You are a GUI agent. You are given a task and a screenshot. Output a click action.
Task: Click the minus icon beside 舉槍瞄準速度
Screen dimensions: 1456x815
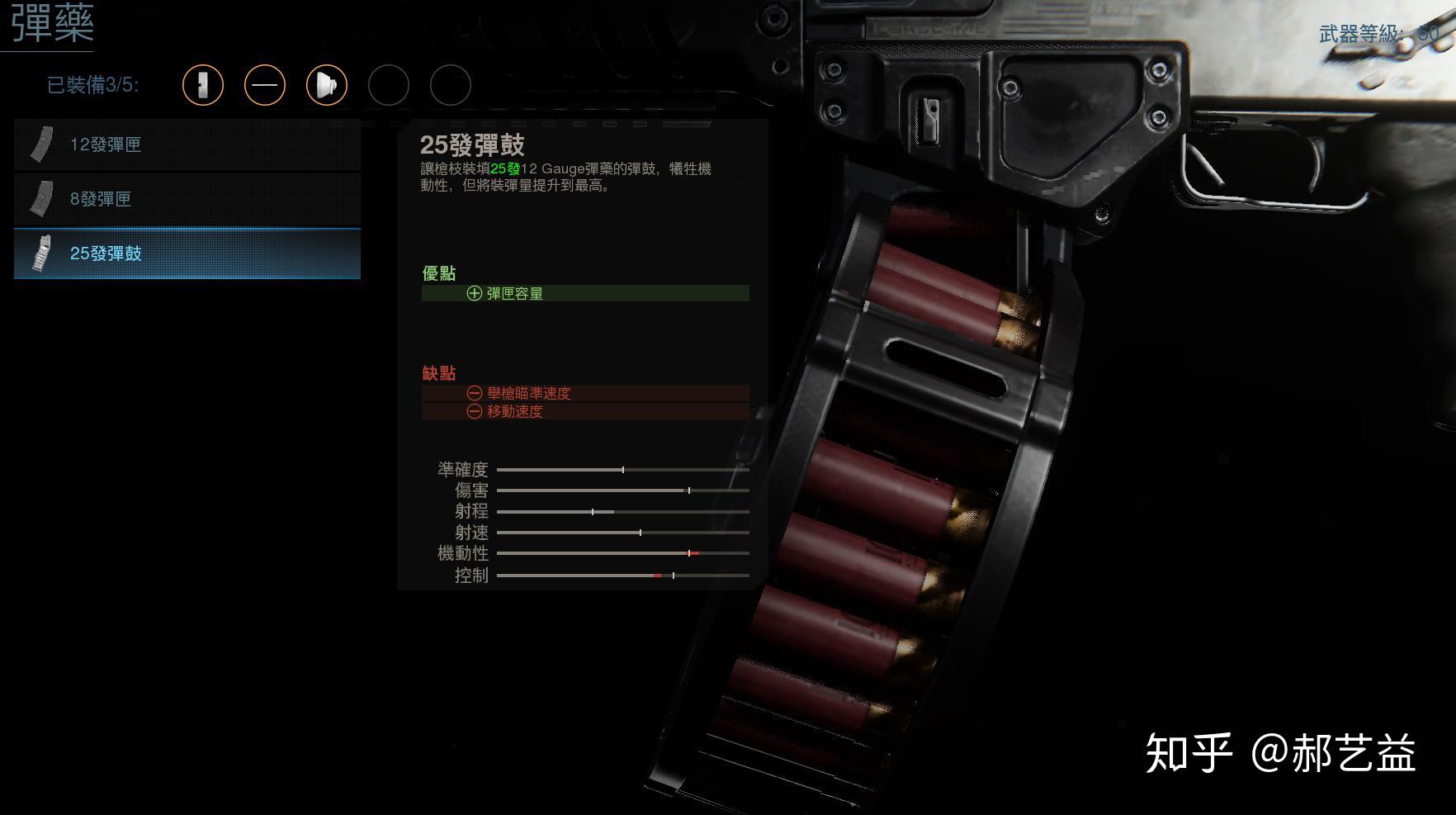(473, 394)
